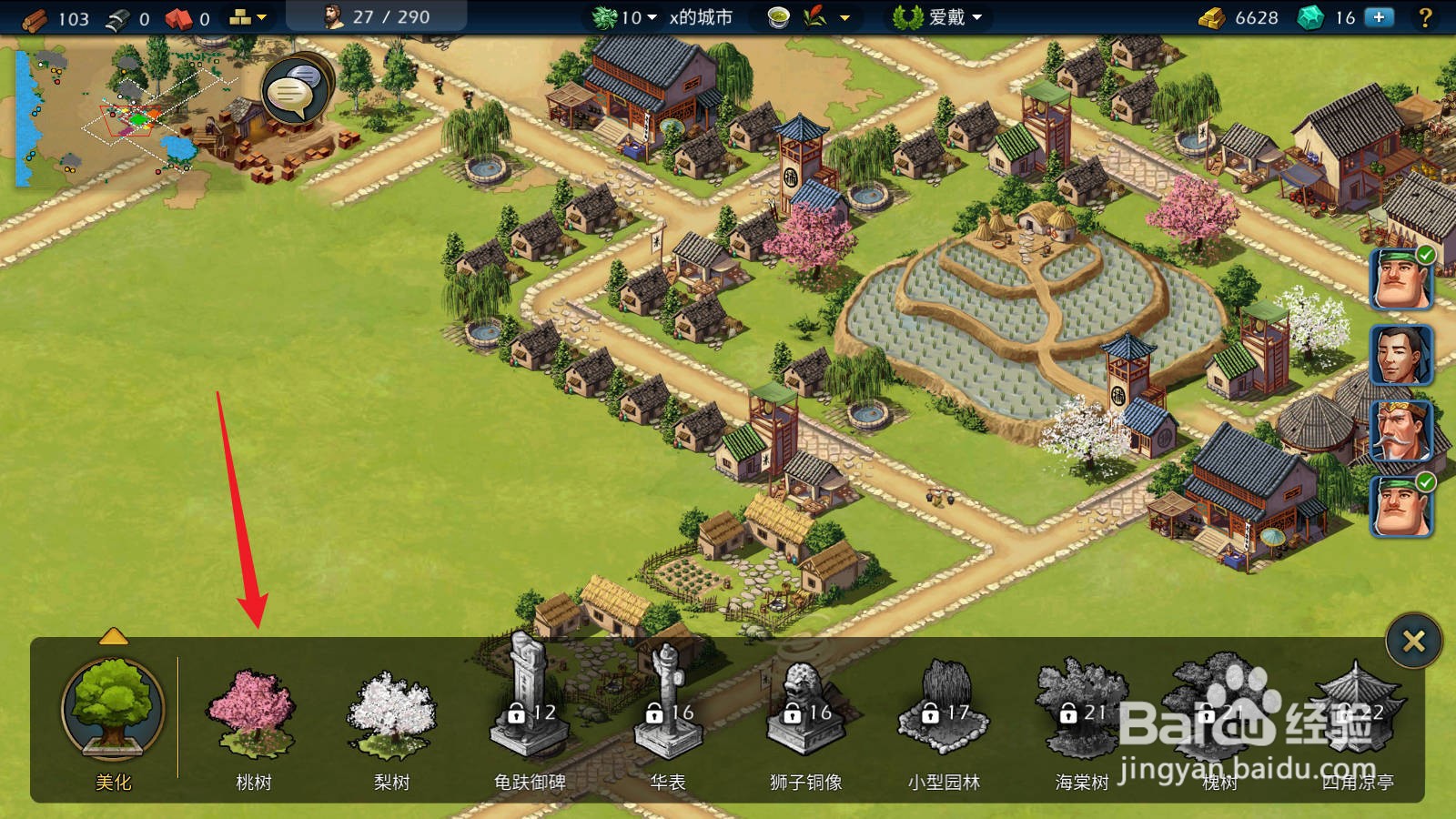The image size is (1456, 819).
Task: Click the population 27 / 290 indicator
Action: point(377,17)
